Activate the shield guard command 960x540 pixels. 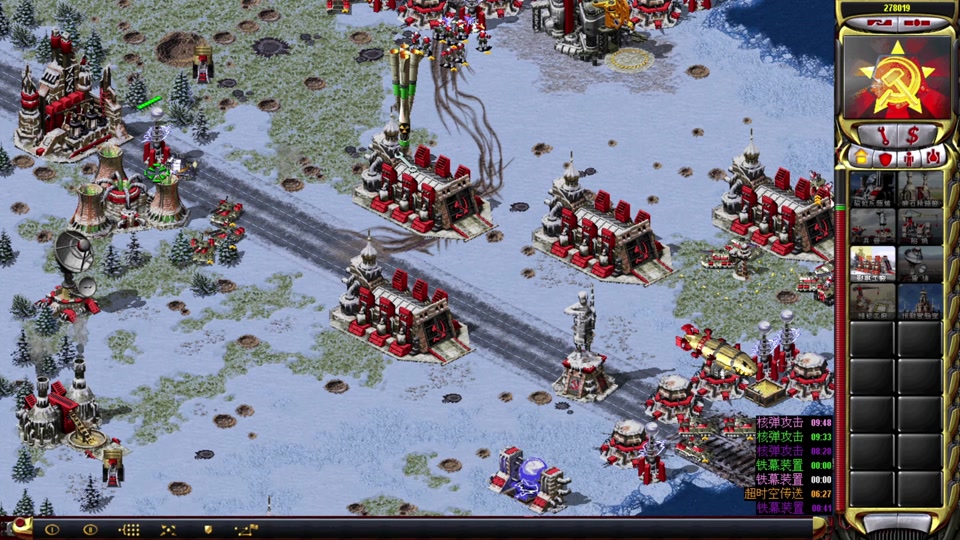click(208, 529)
